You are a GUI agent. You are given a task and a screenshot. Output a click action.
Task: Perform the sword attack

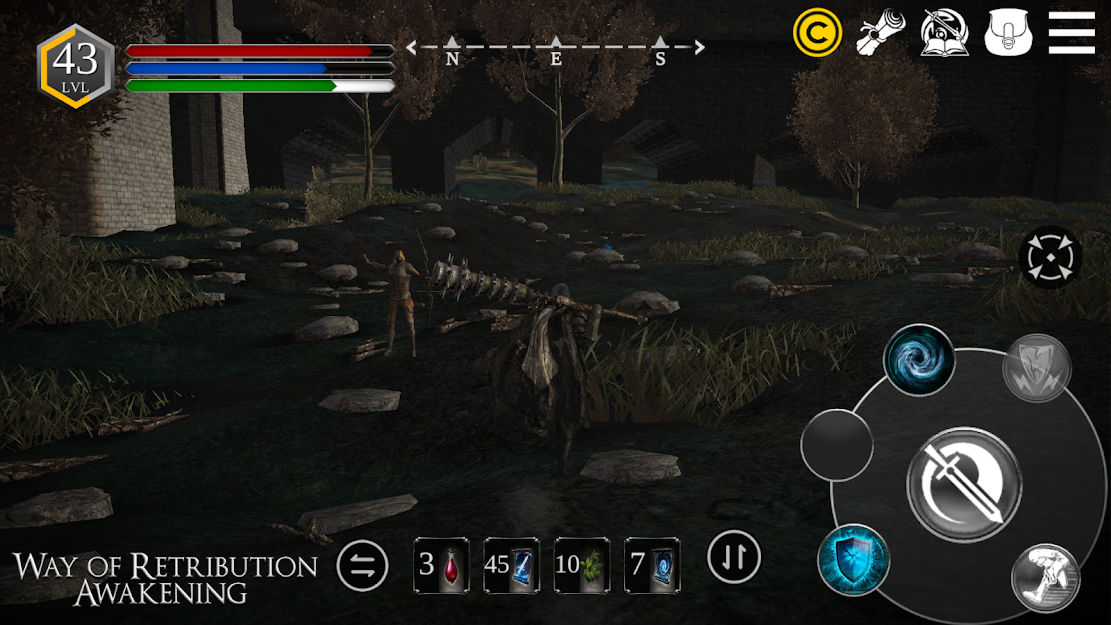click(x=964, y=484)
